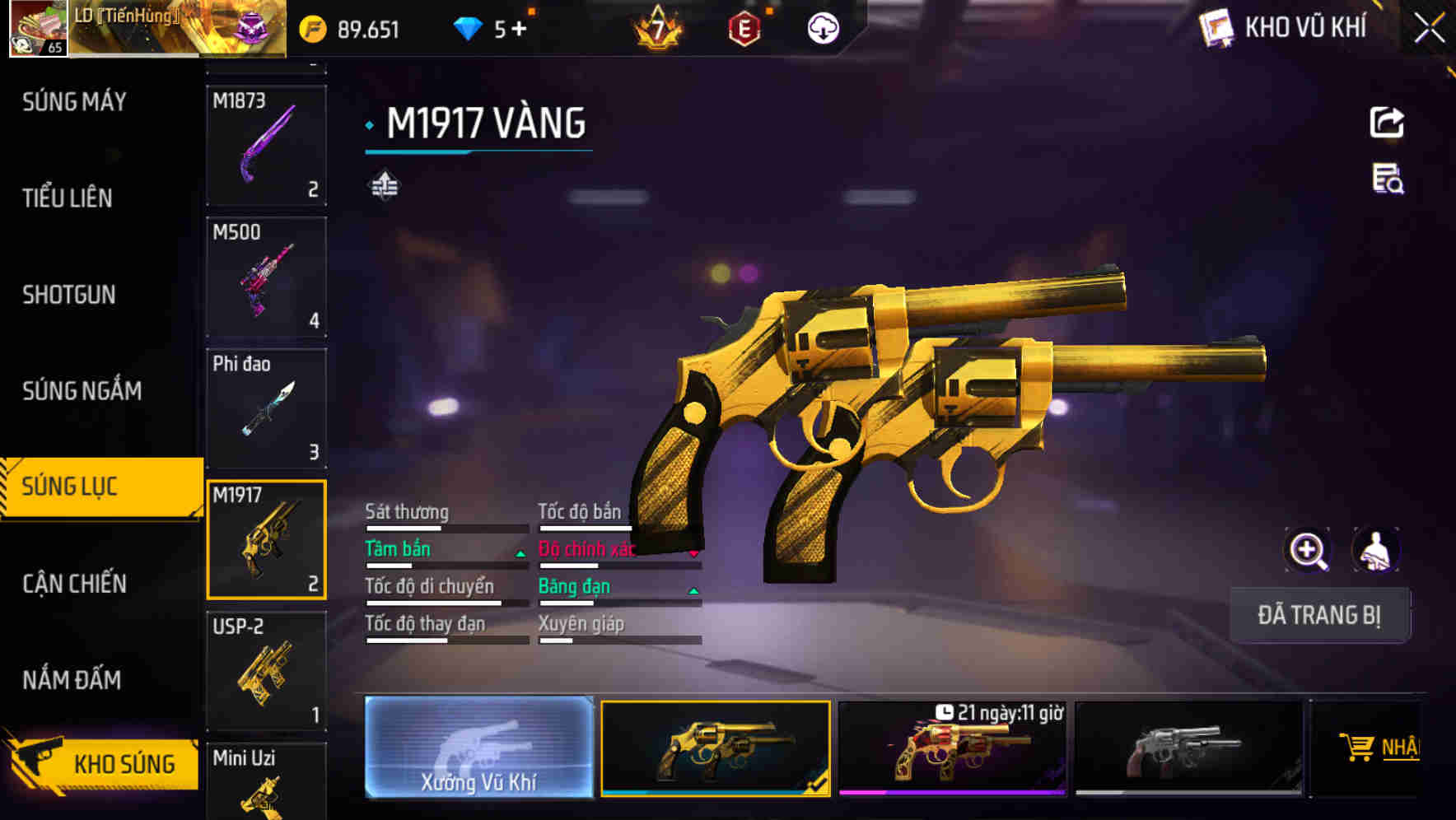Share the M1917 Vàng skin
The height and width of the screenshot is (820, 1456).
tap(1387, 123)
